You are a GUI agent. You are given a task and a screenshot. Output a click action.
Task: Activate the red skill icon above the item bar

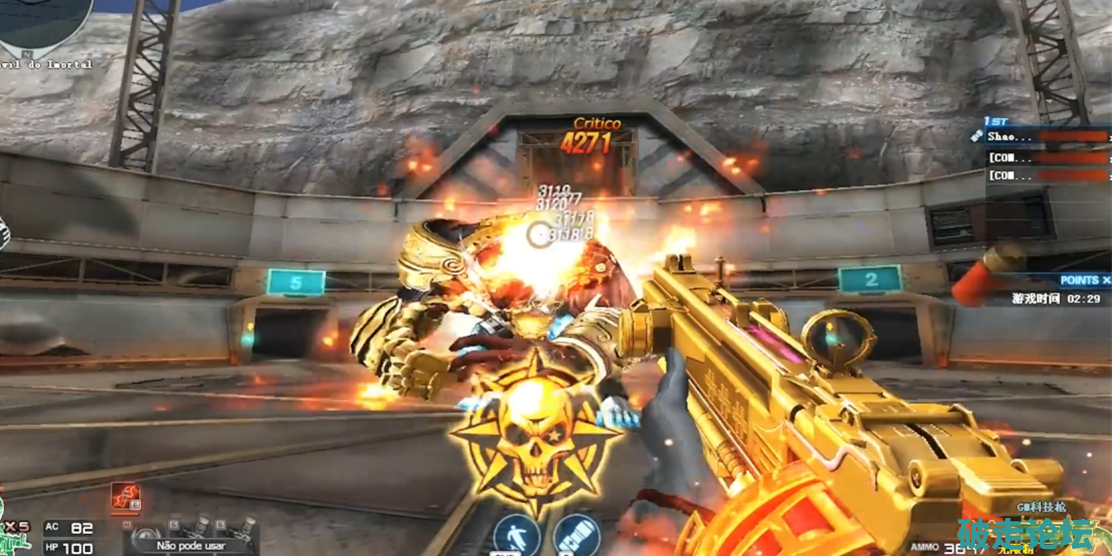click(x=126, y=497)
